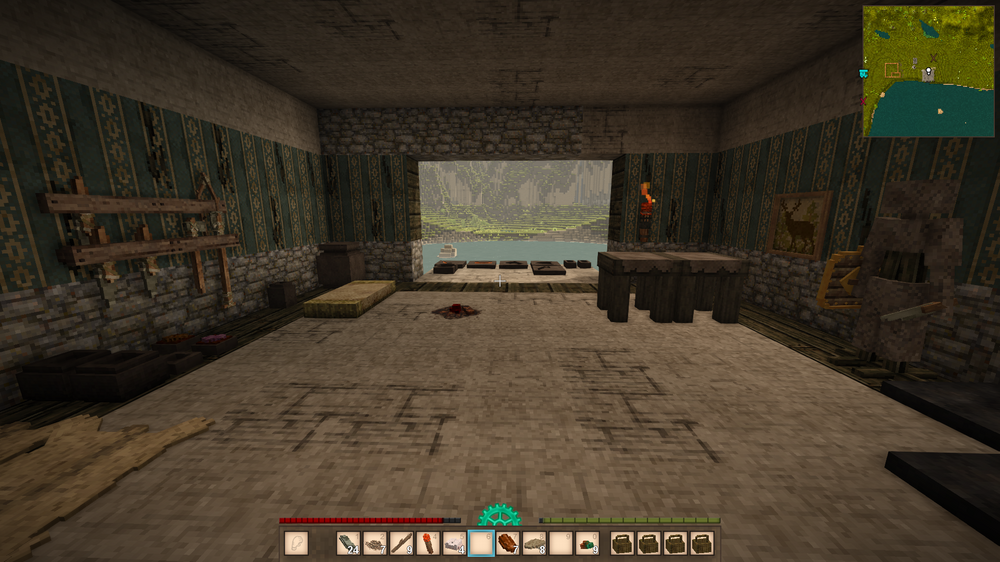Choose the hotbar stack of 24 items
Image resolution: width=1000 pixels, height=562 pixels.
pyautogui.click(x=347, y=544)
